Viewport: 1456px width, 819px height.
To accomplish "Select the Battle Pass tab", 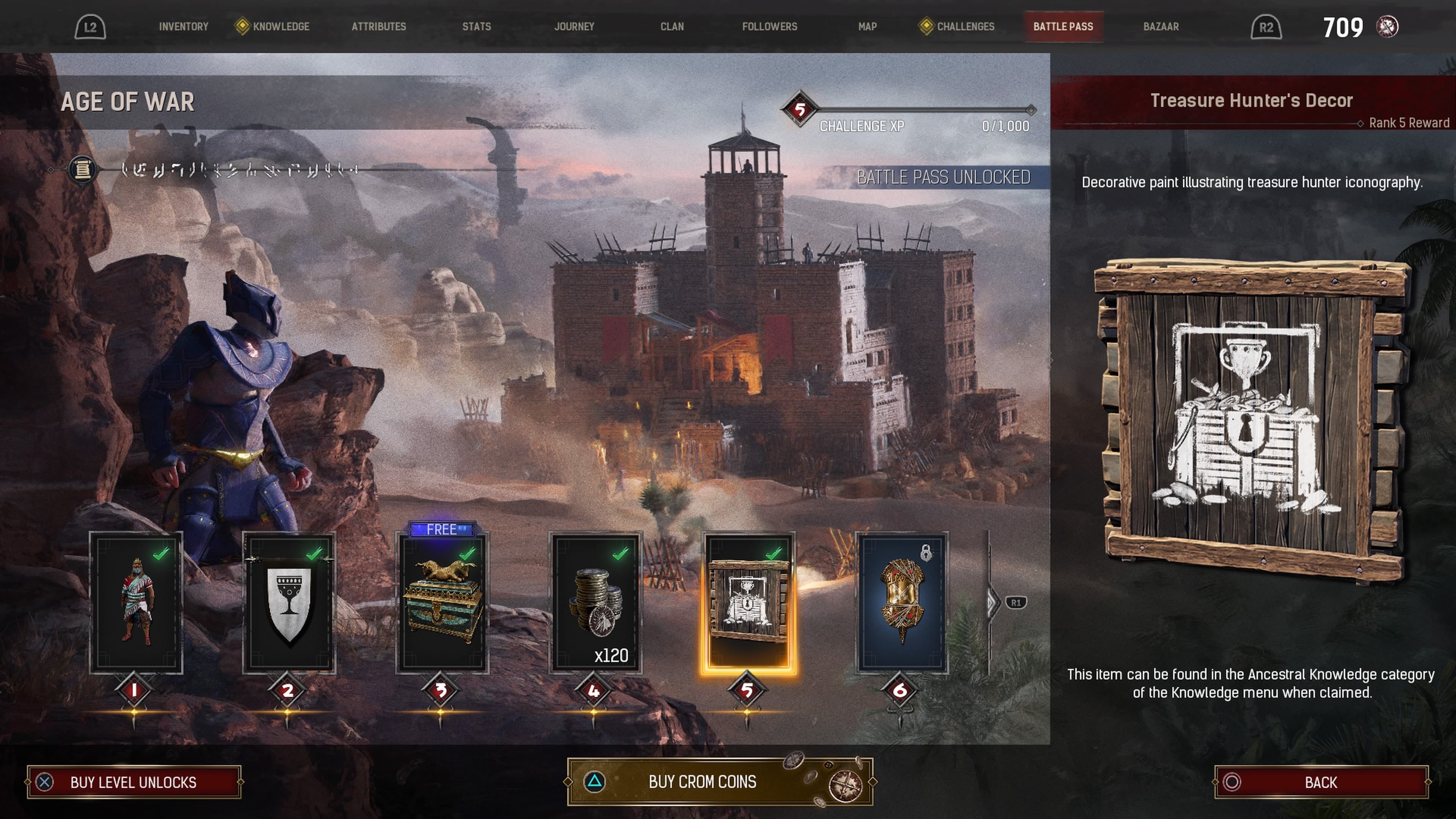I will [x=1062, y=27].
